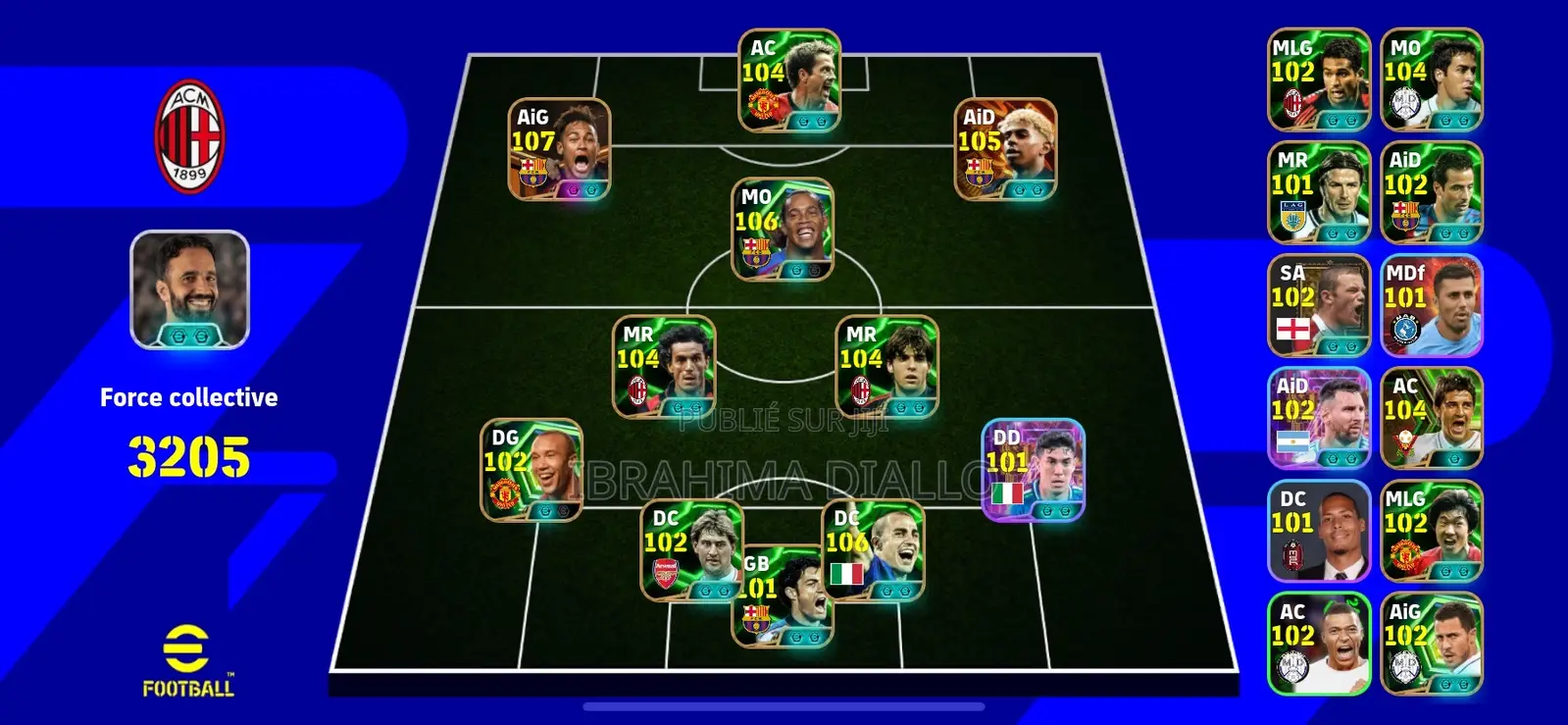
Task: Open the manager portrait above Force collective
Action: (190, 289)
